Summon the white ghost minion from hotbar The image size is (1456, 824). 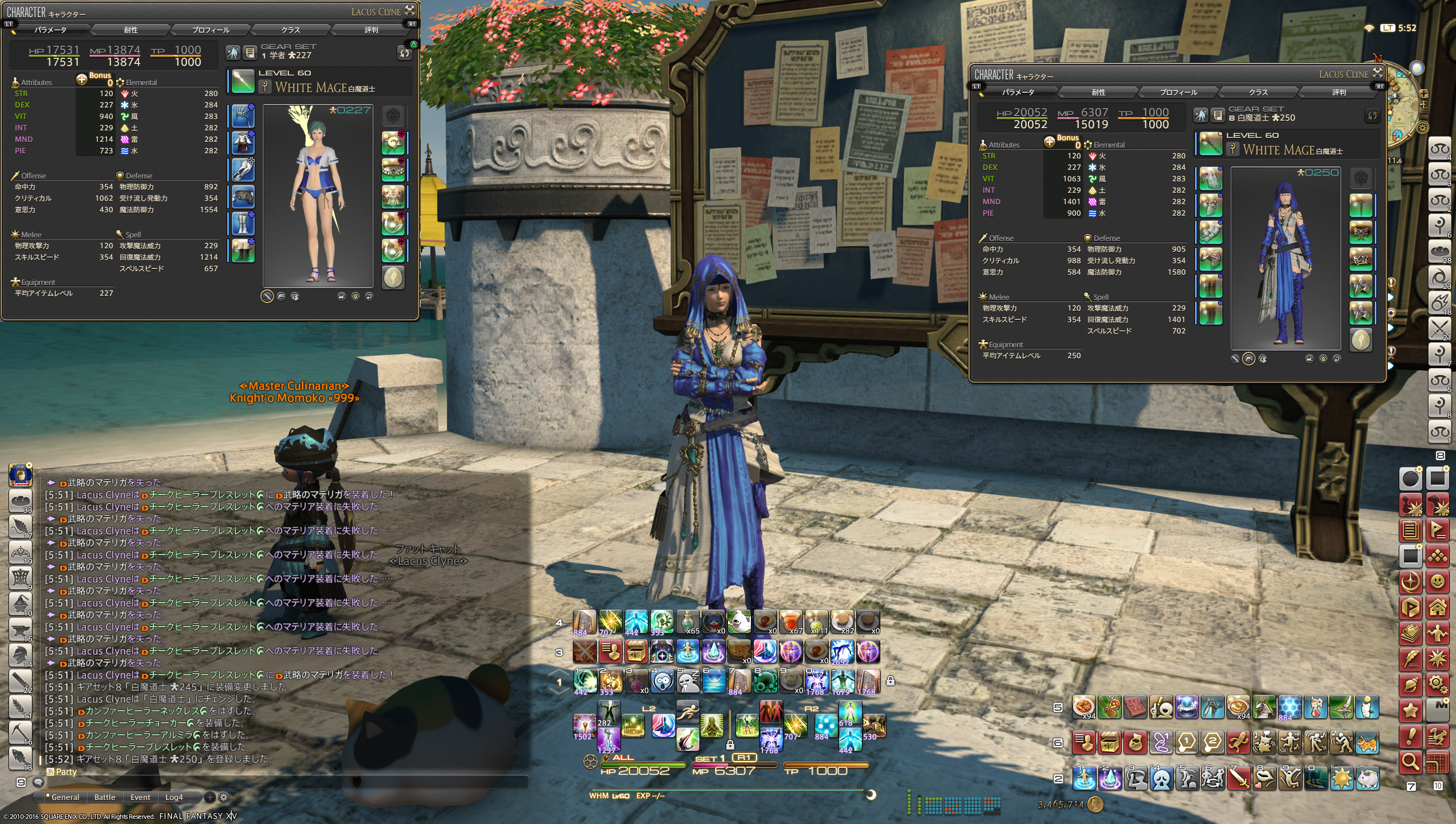click(739, 622)
